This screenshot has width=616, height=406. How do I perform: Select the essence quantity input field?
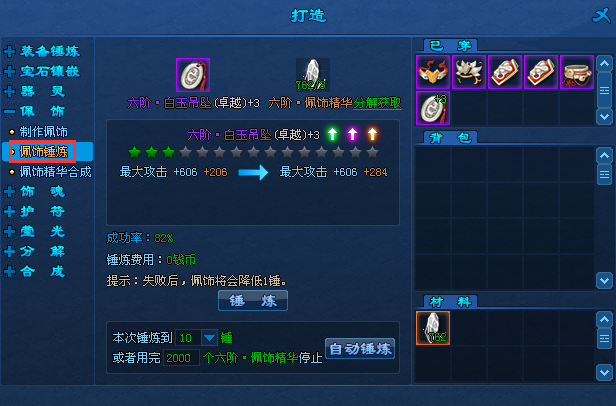[181, 357]
